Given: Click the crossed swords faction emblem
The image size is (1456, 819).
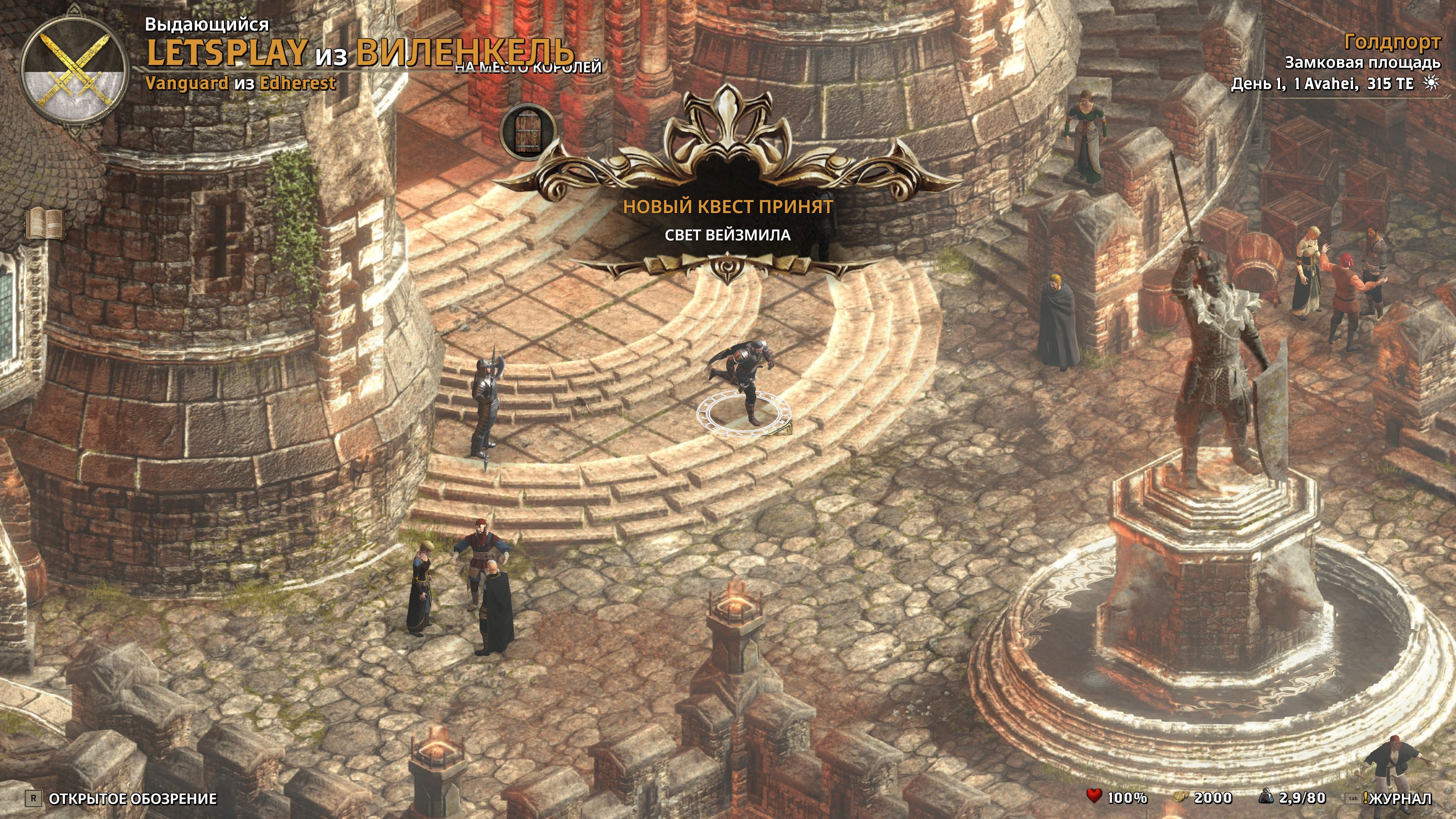Looking at the screenshot, I should [74, 71].
